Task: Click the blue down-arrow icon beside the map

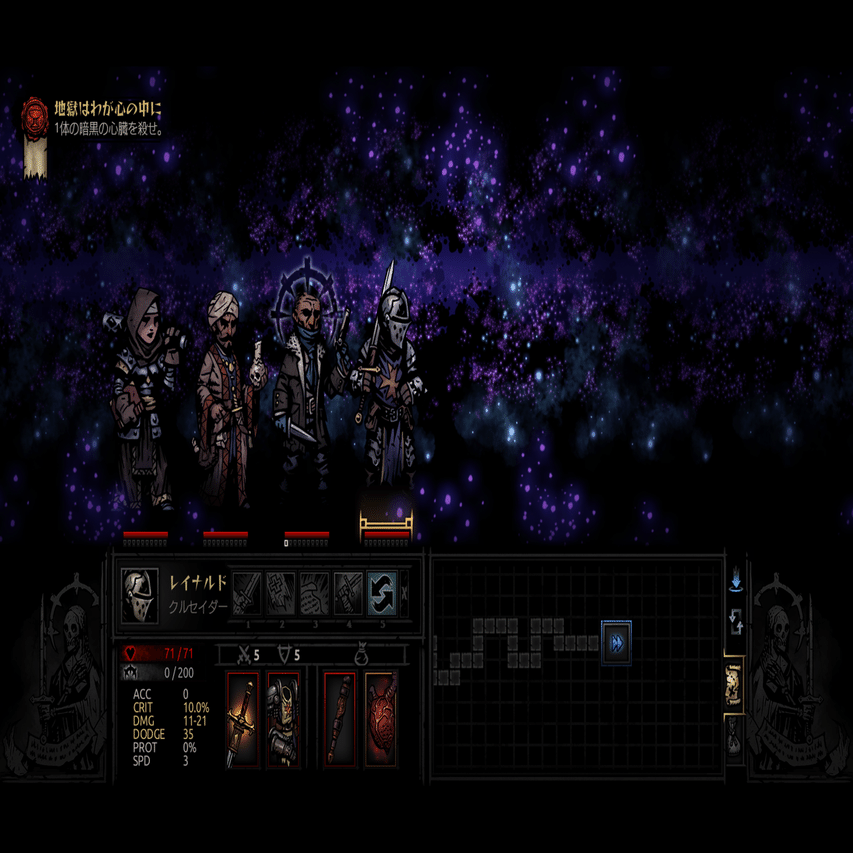Action: point(736,581)
